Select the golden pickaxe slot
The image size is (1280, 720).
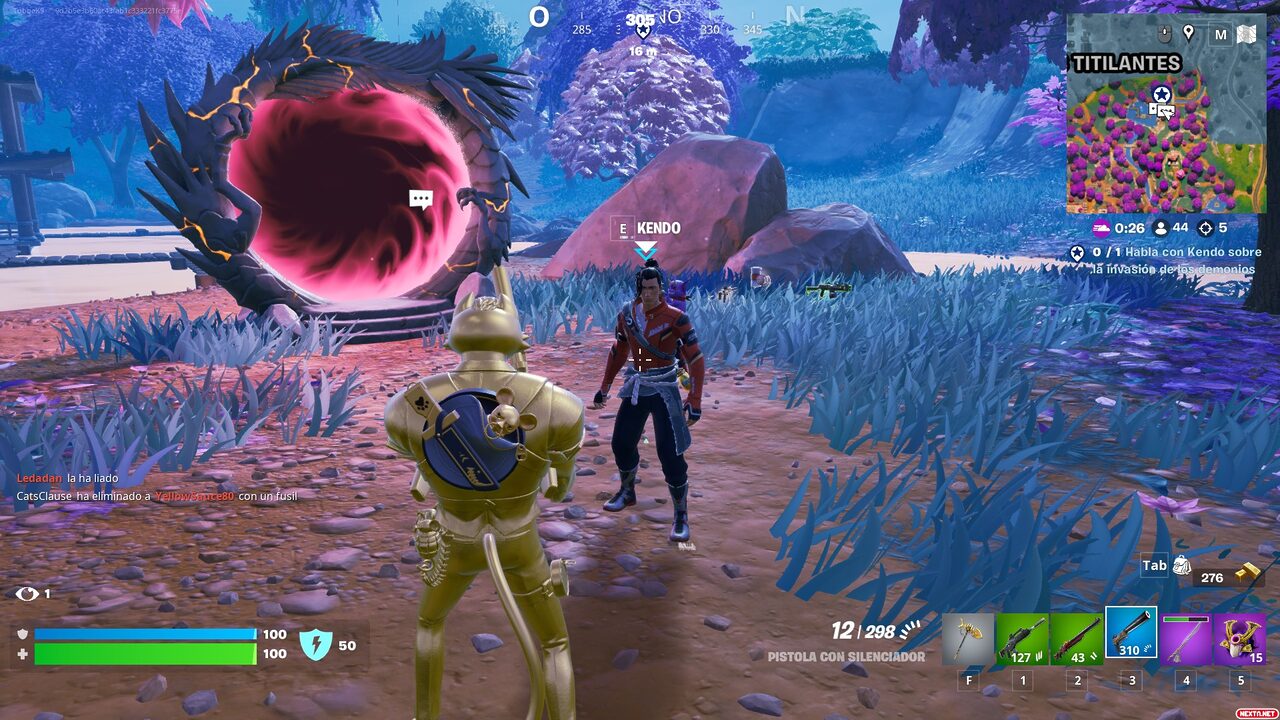point(968,639)
